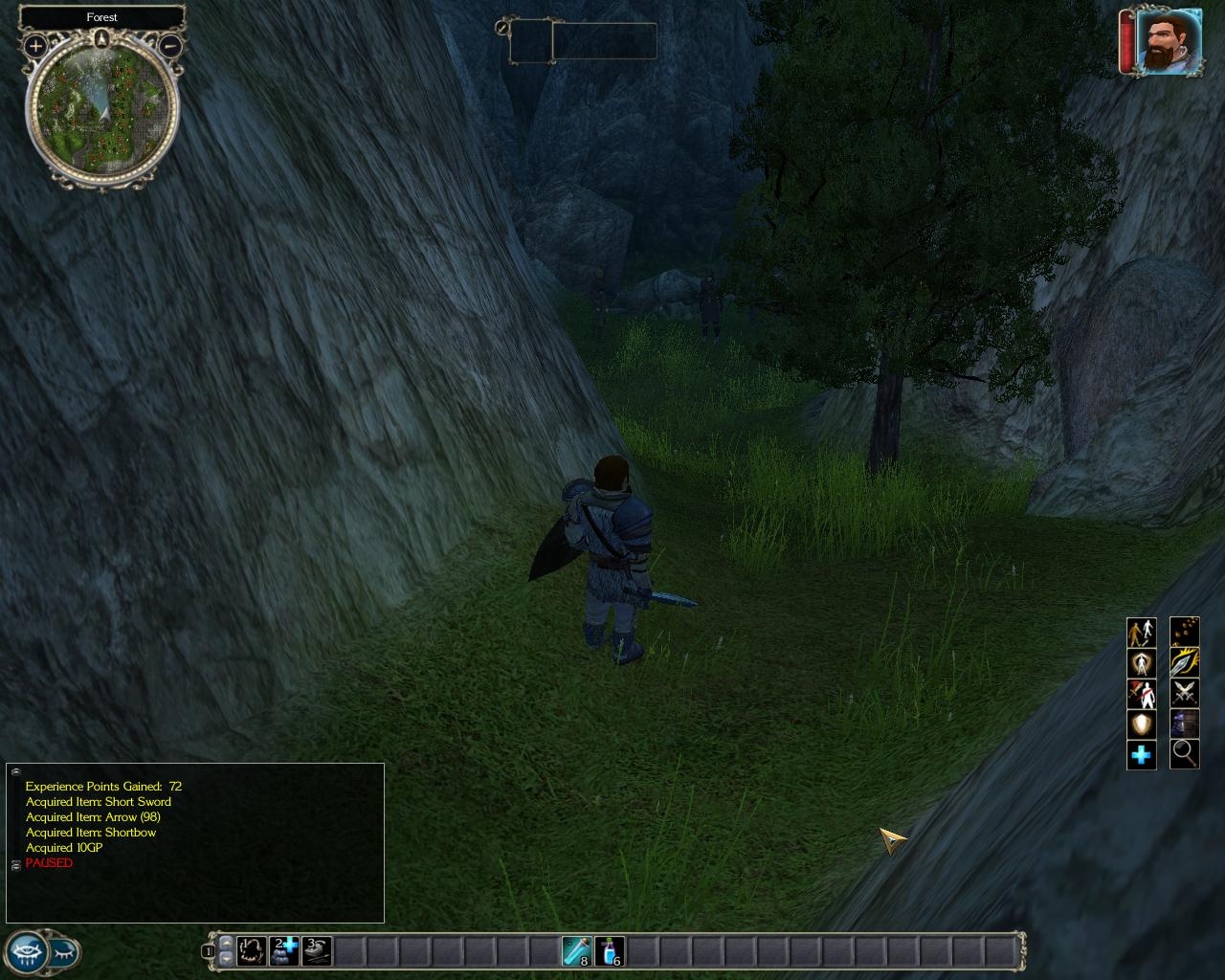
Task: Drink the blue potion bottle with count 6
Action: (610, 950)
